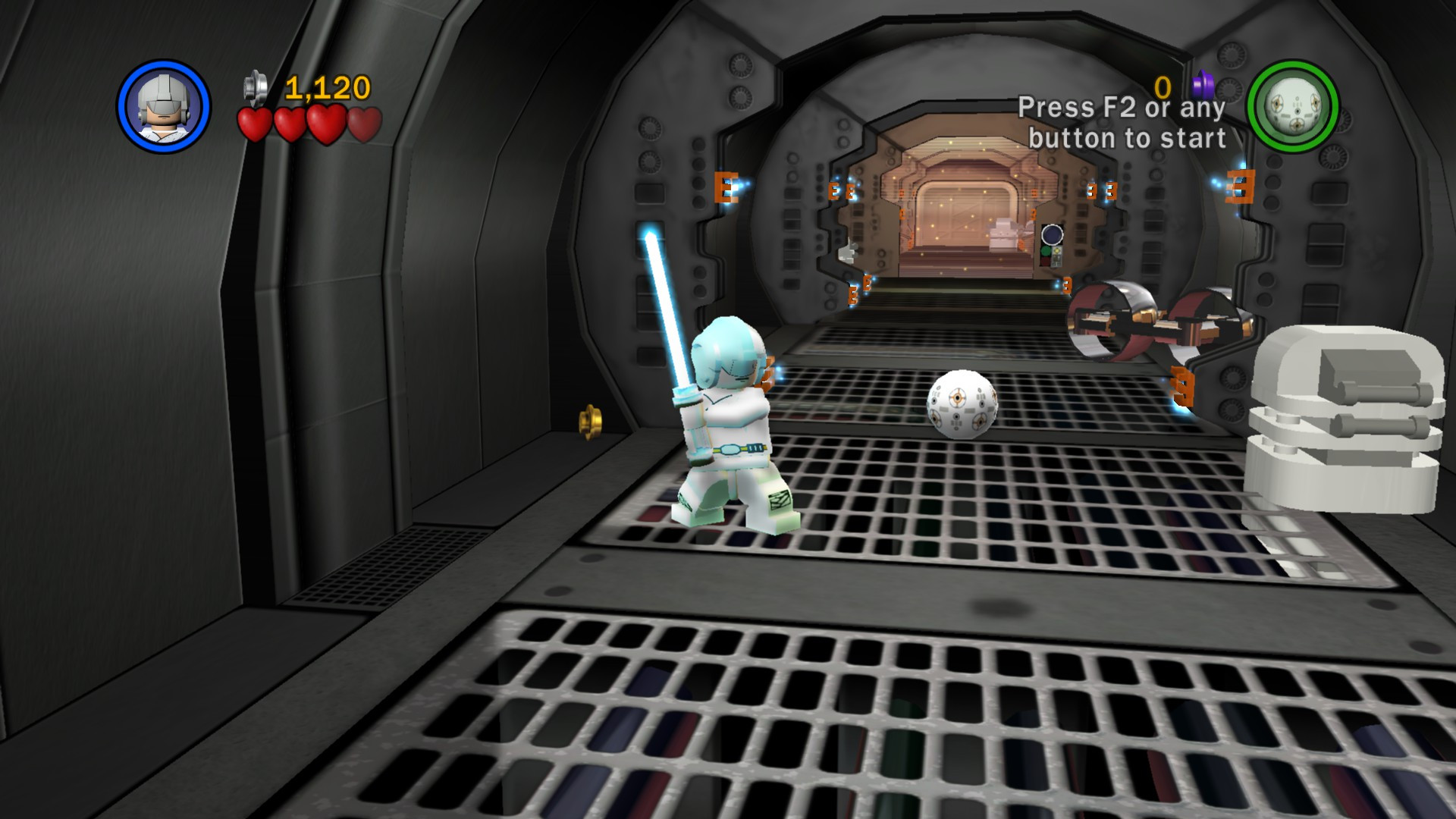Toggle the second heart in Luke's health row

click(x=290, y=121)
